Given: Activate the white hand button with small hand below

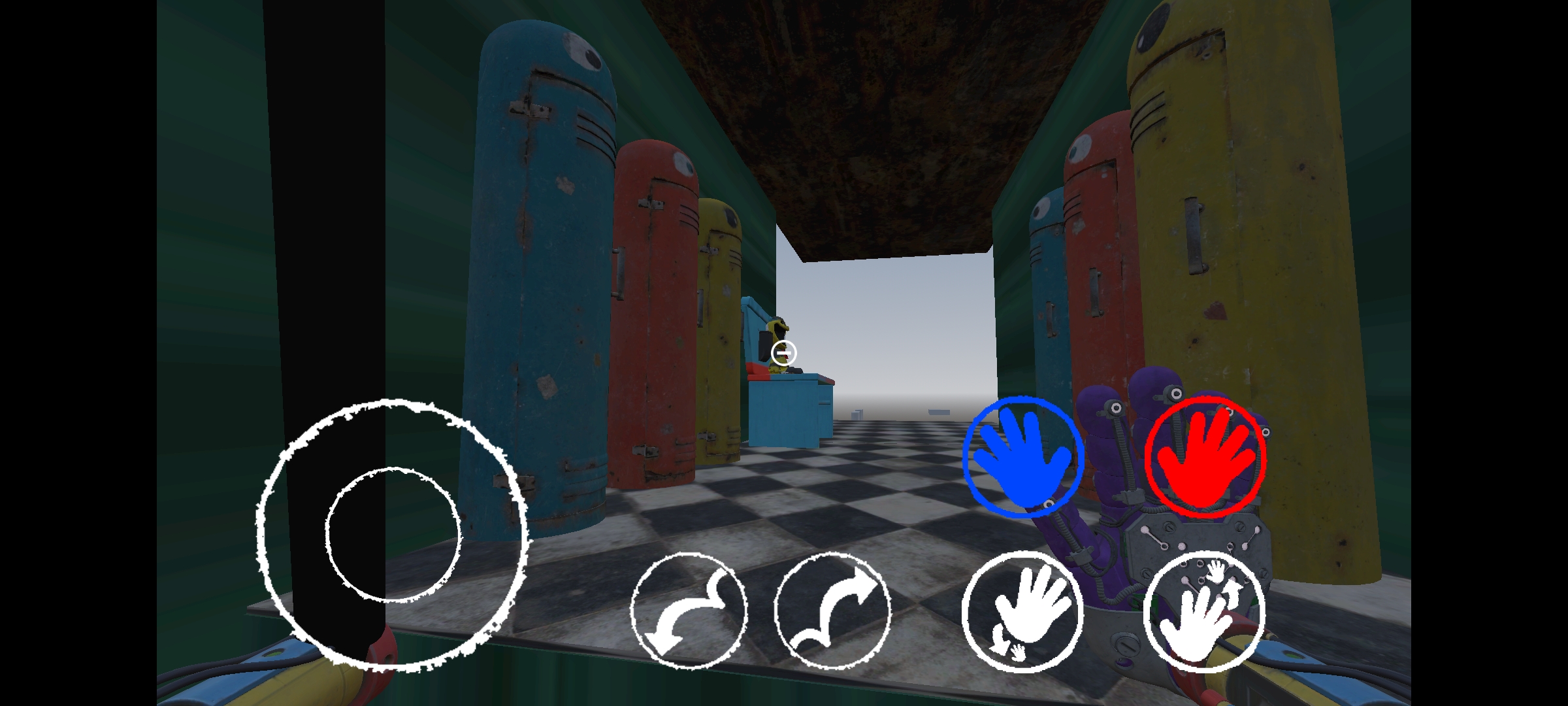Looking at the screenshot, I should (x=1022, y=611).
